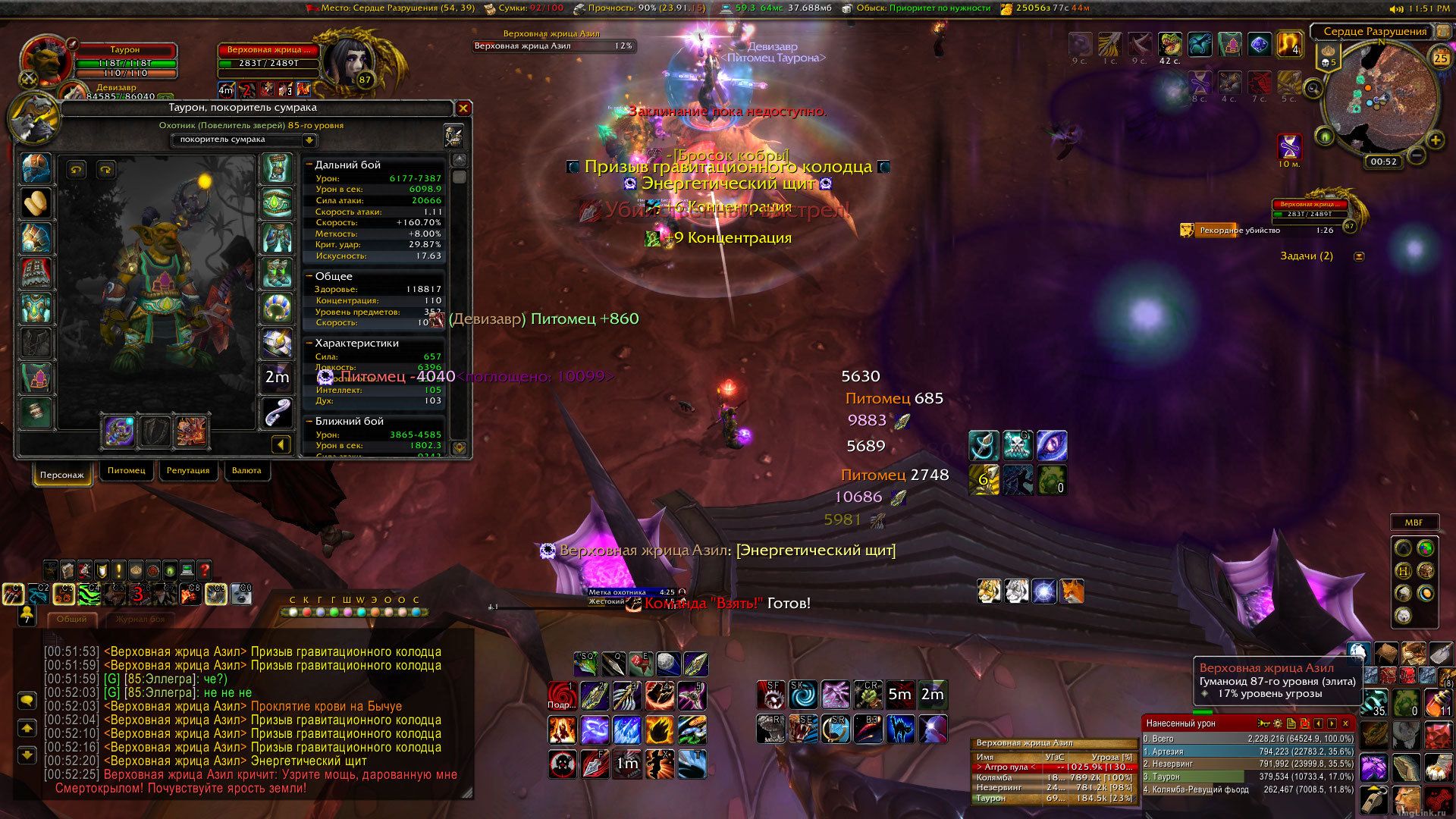
Task: Rotate character model left
Action: (x=76, y=170)
